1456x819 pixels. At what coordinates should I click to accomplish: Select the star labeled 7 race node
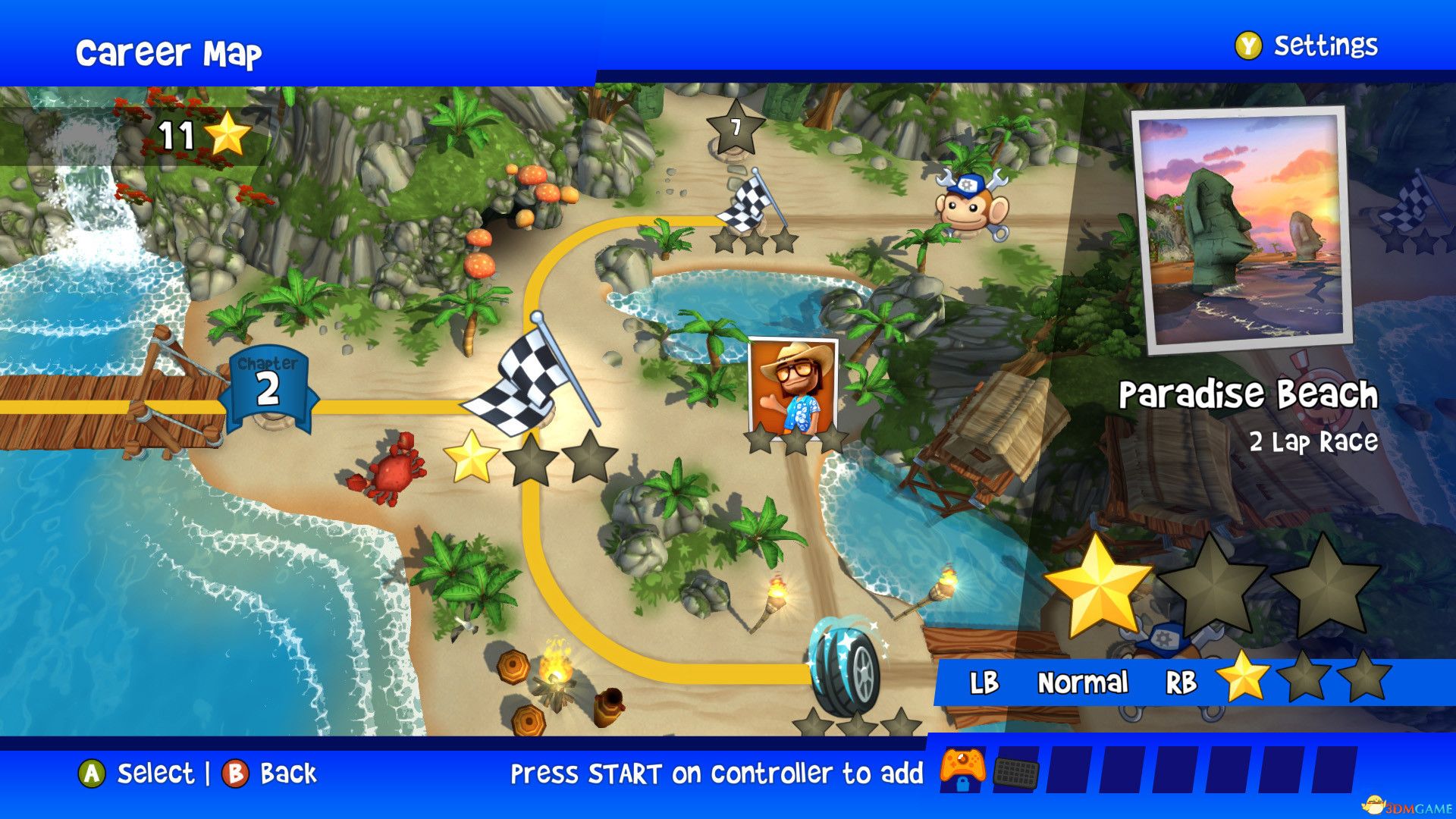pyautogui.click(x=734, y=129)
